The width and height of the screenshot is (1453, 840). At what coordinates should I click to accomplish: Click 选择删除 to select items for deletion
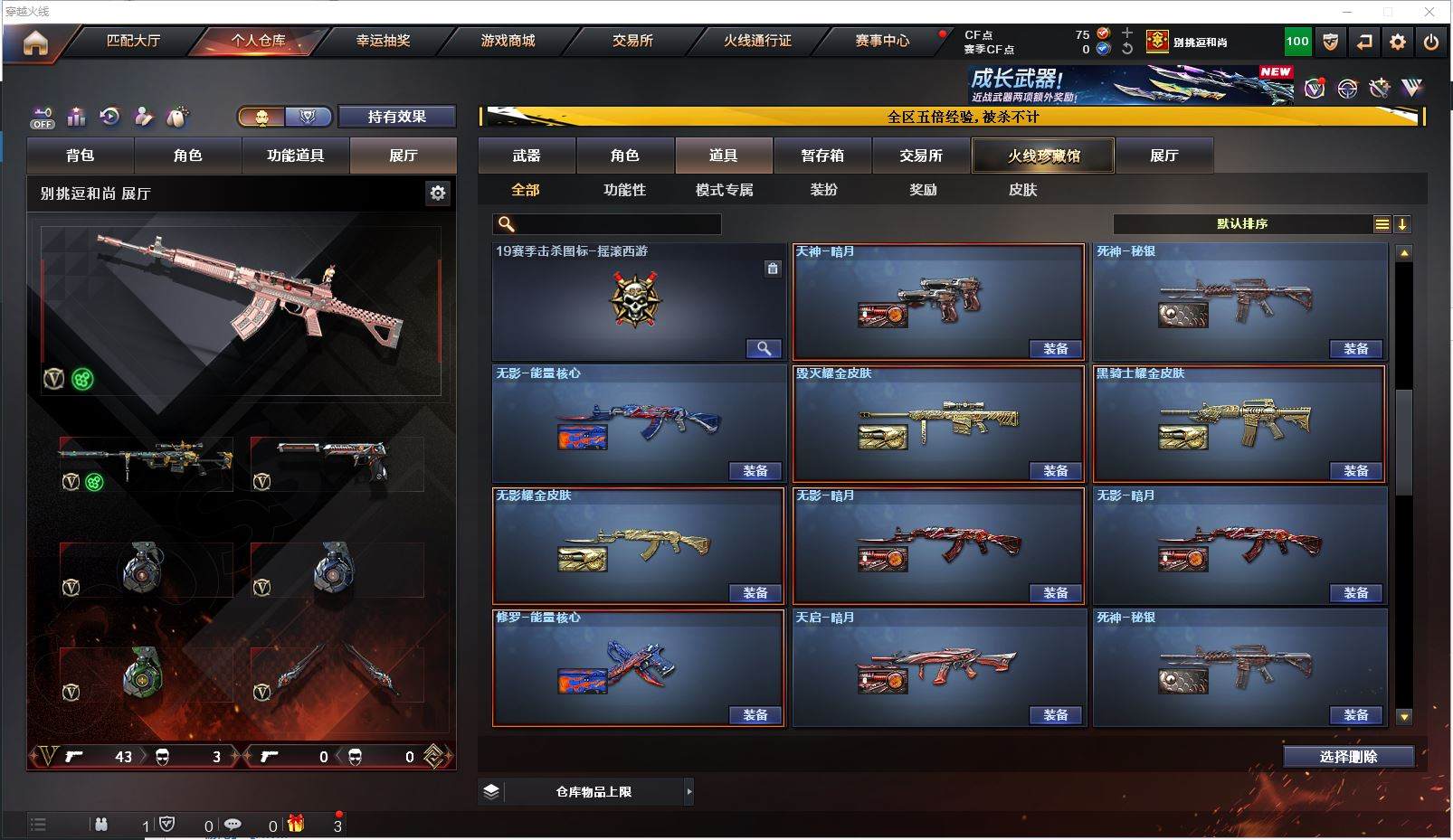(1348, 757)
